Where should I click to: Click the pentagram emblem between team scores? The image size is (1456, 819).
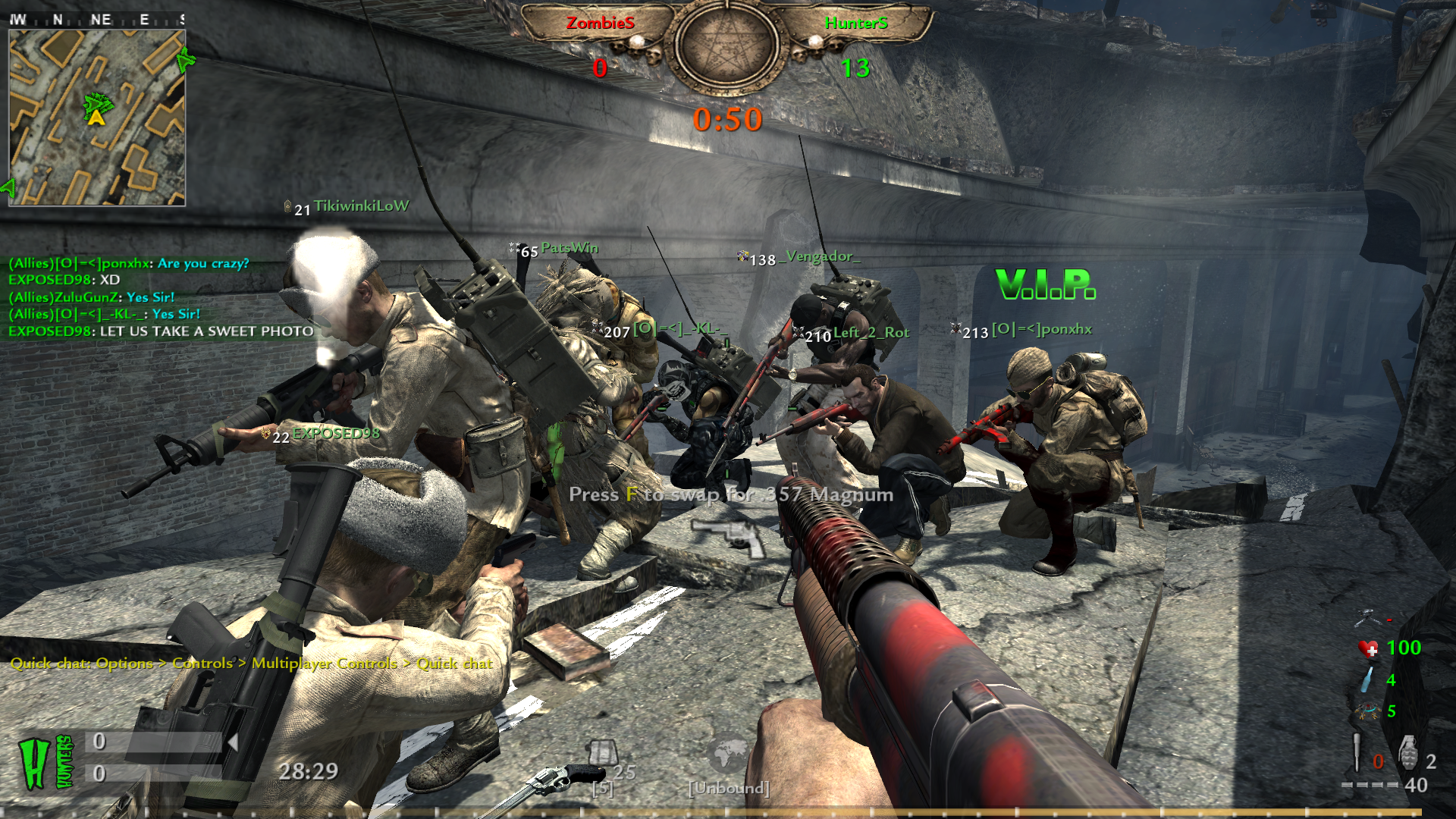727,45
